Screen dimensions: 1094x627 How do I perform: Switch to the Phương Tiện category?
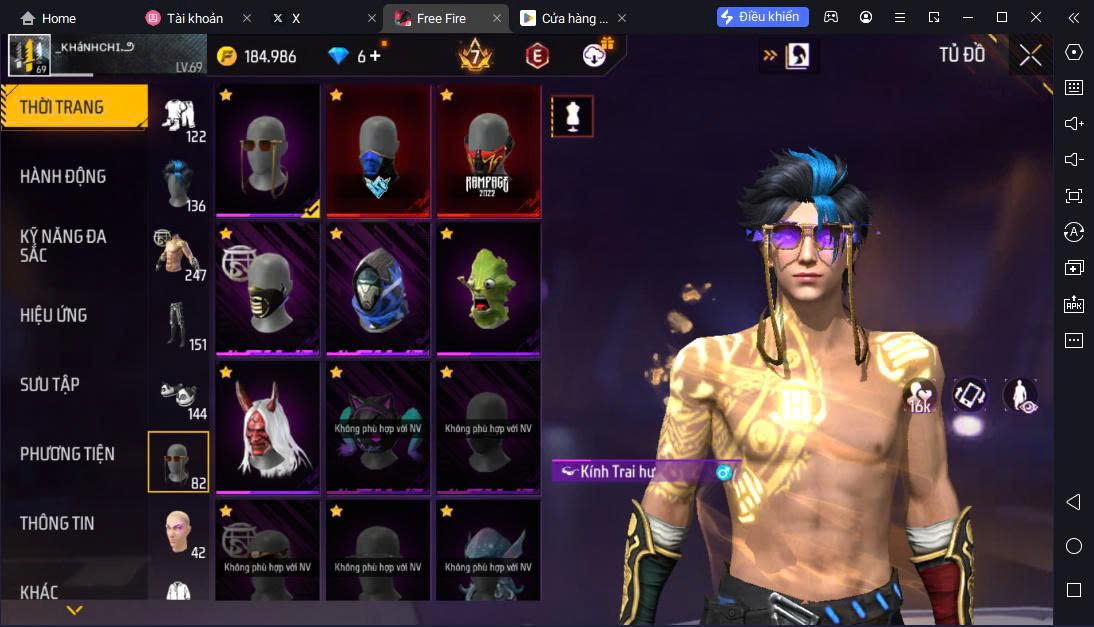coord(67,454)
